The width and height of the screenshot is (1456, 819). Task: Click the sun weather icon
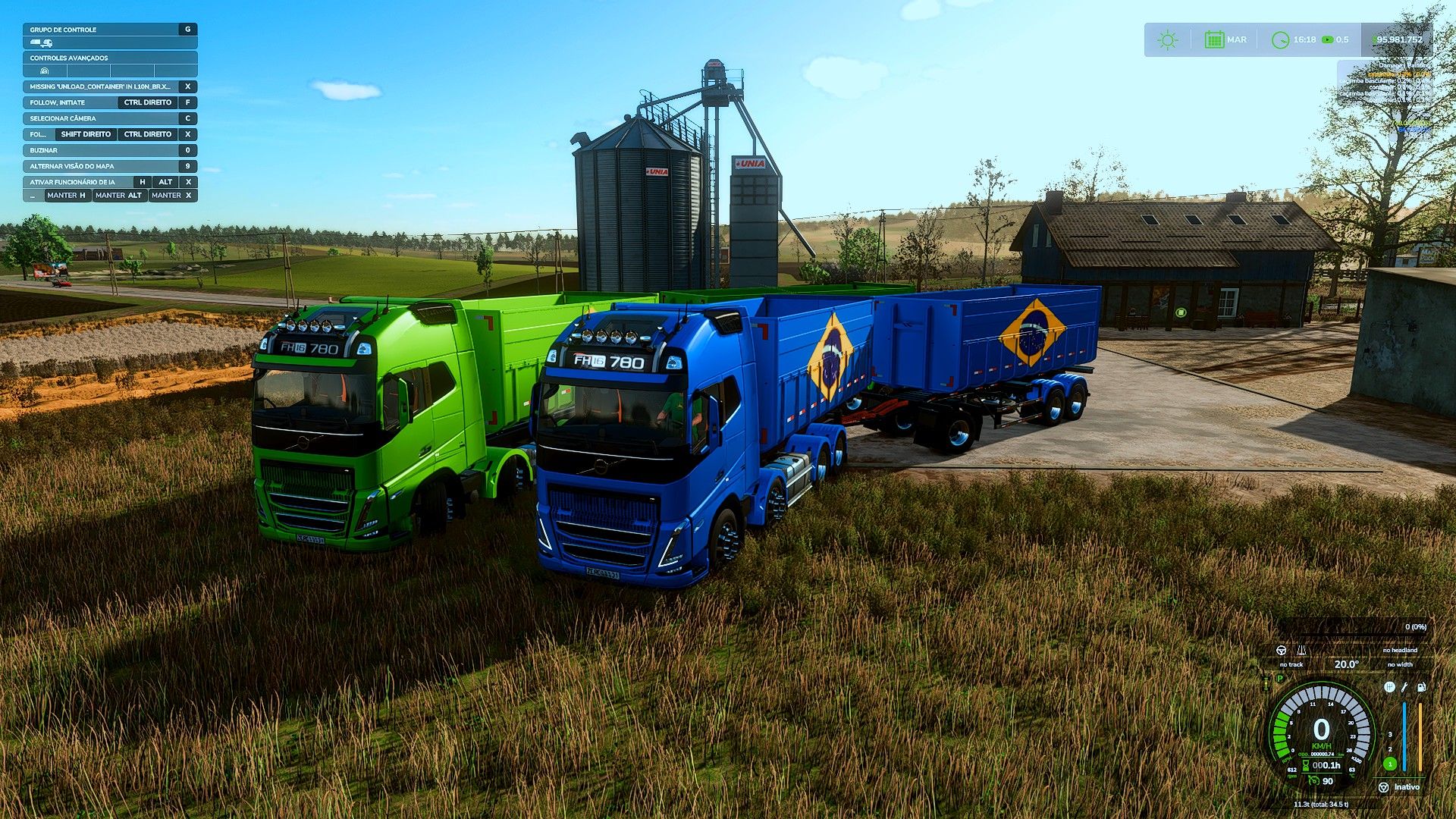[x=1167, y=40]
